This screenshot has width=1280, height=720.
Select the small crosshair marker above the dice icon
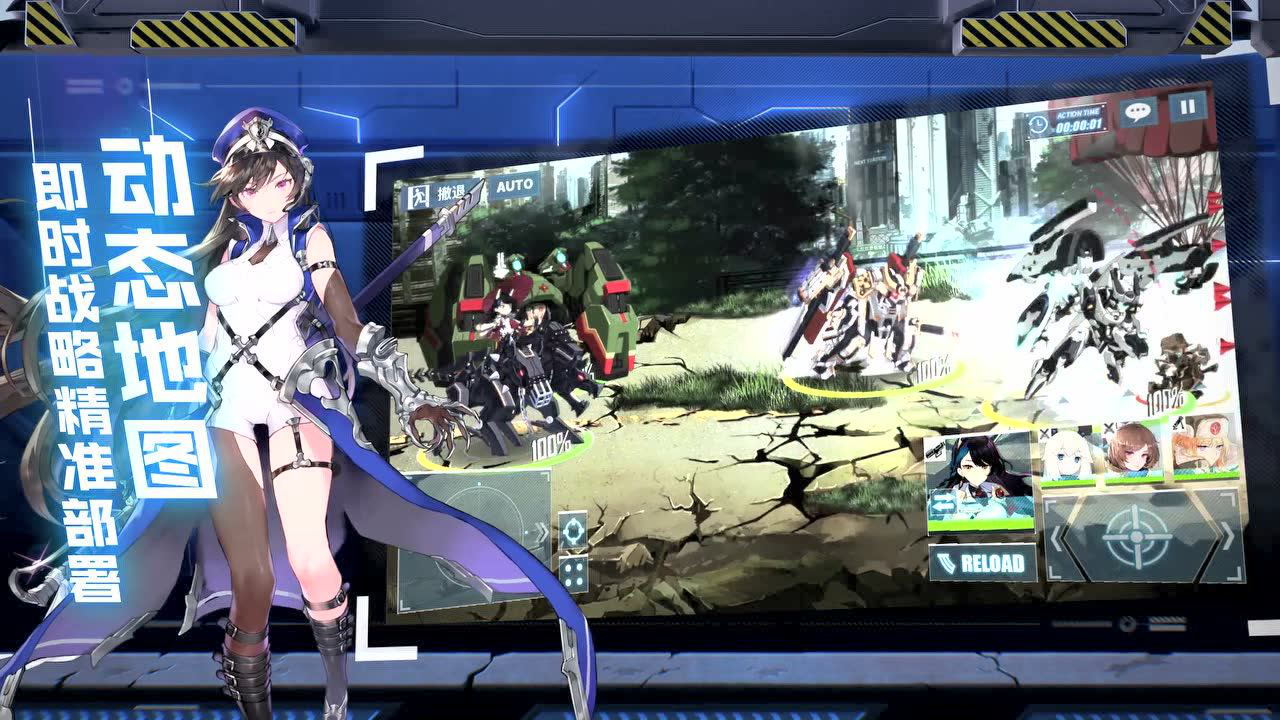coord(573,530)
